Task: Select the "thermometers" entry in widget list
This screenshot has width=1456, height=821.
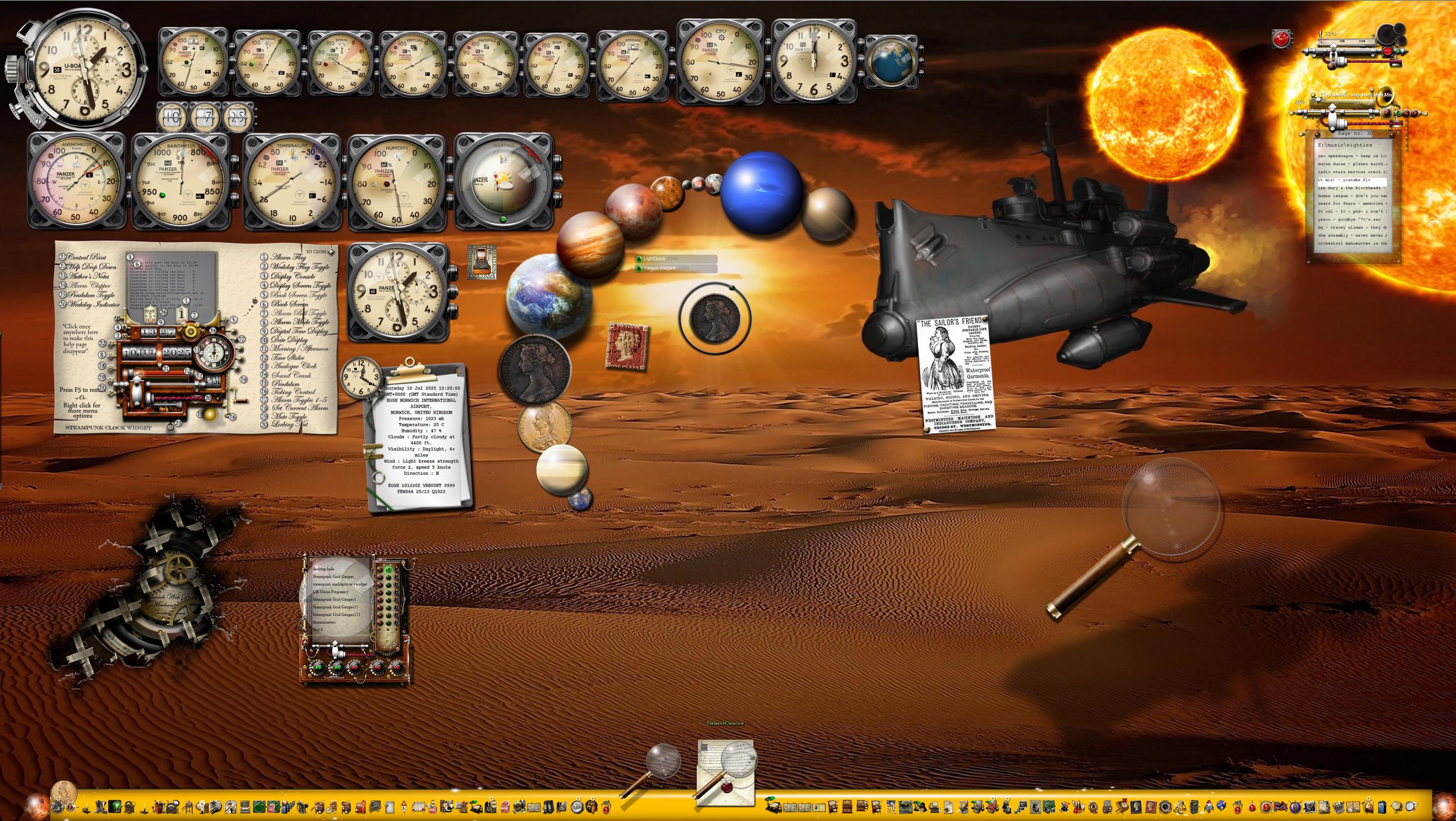Action: click(324, 622)
